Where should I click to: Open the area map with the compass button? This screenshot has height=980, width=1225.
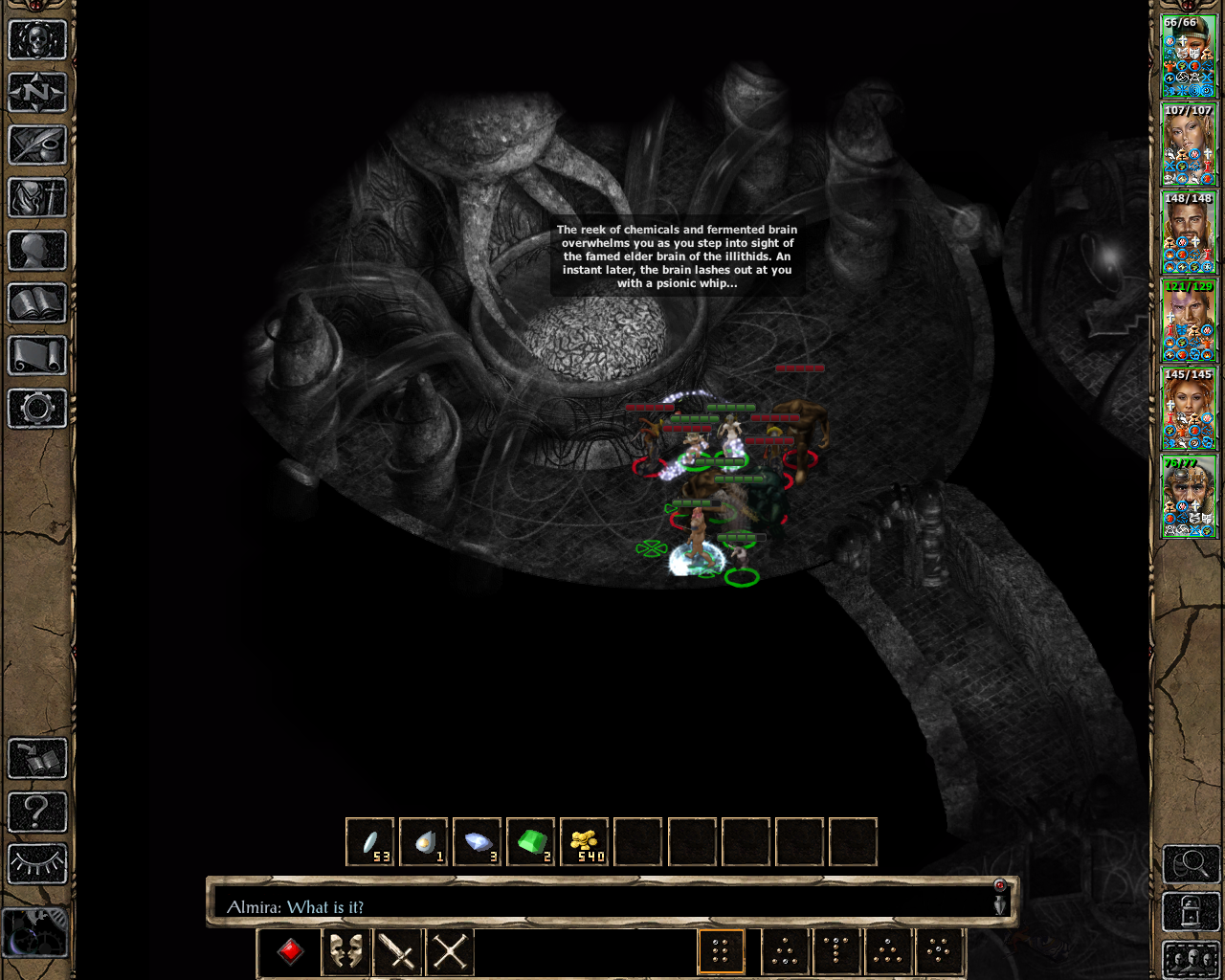point(37,93)
